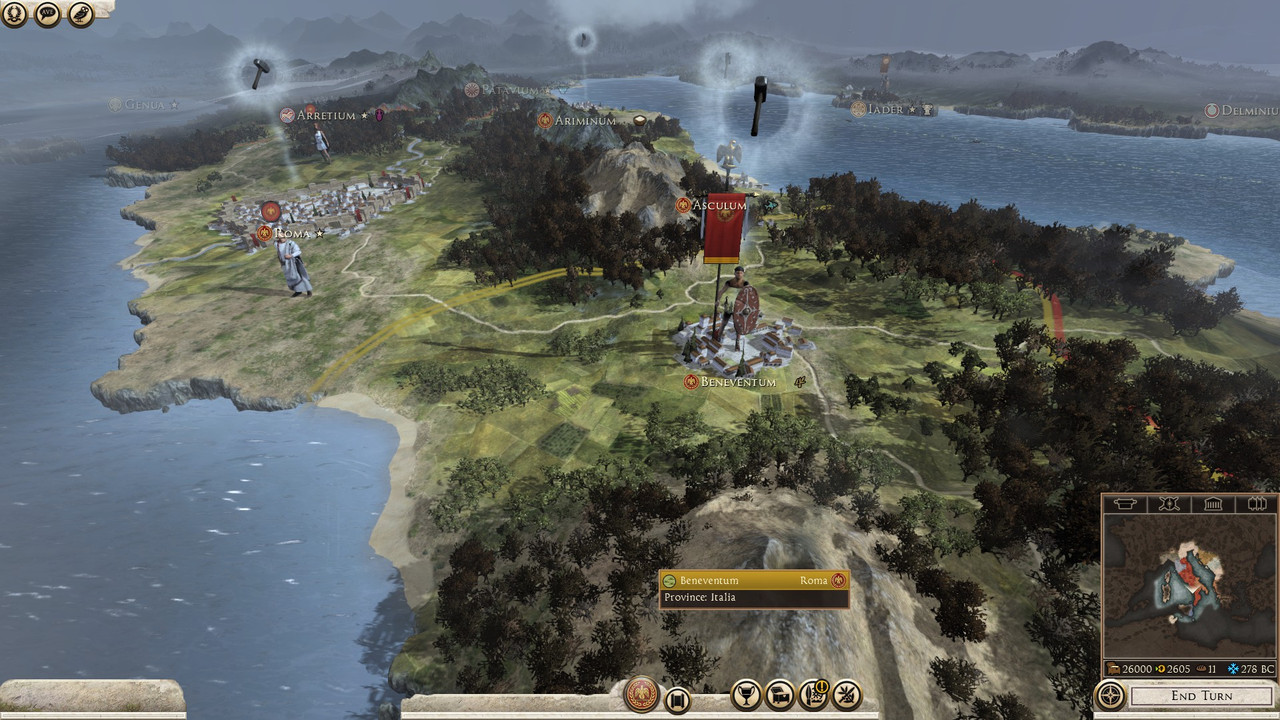Image resolution: width=1280 pixels, height=720 pixels.
Task: Open the laurel wreath menu button
Action: 14,14
